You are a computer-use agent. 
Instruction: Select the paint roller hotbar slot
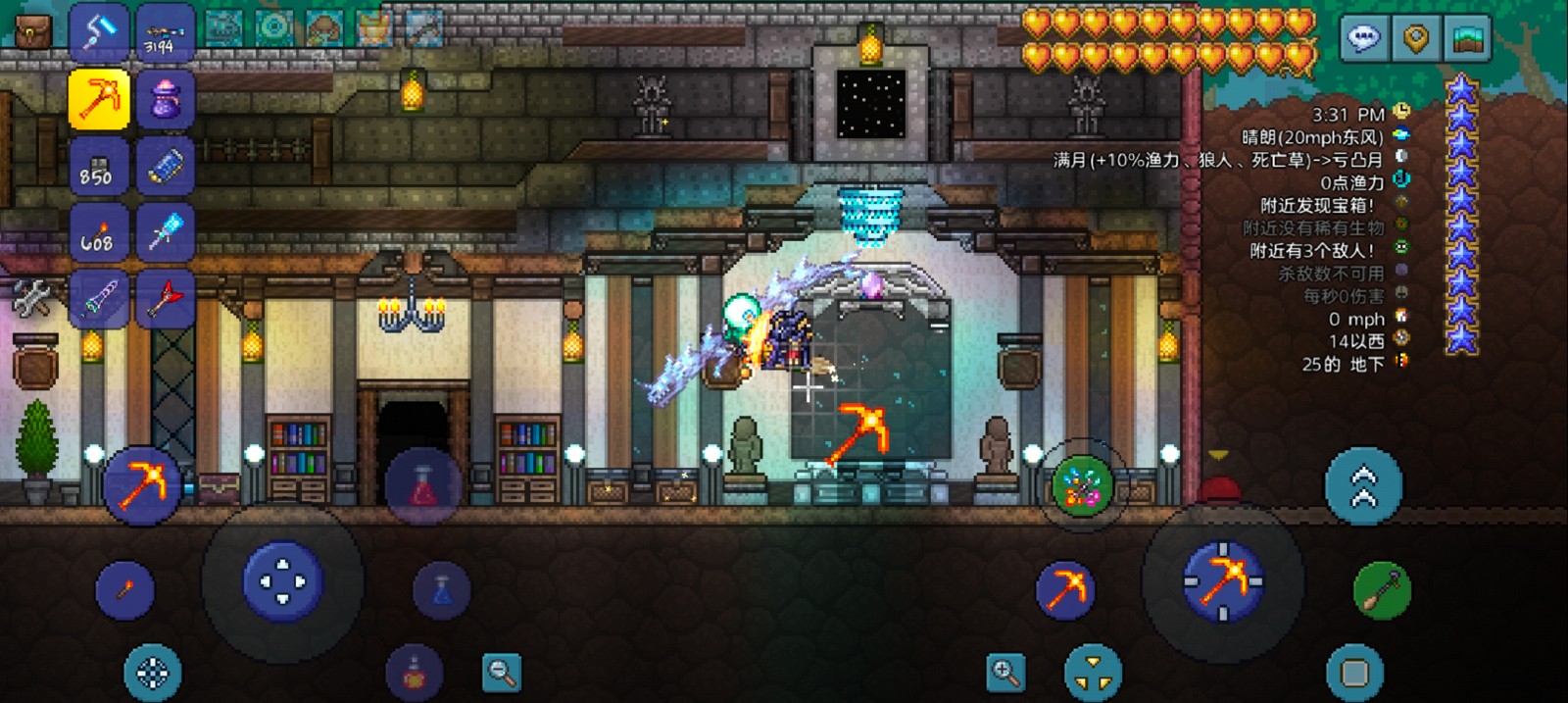coord(99,31)
